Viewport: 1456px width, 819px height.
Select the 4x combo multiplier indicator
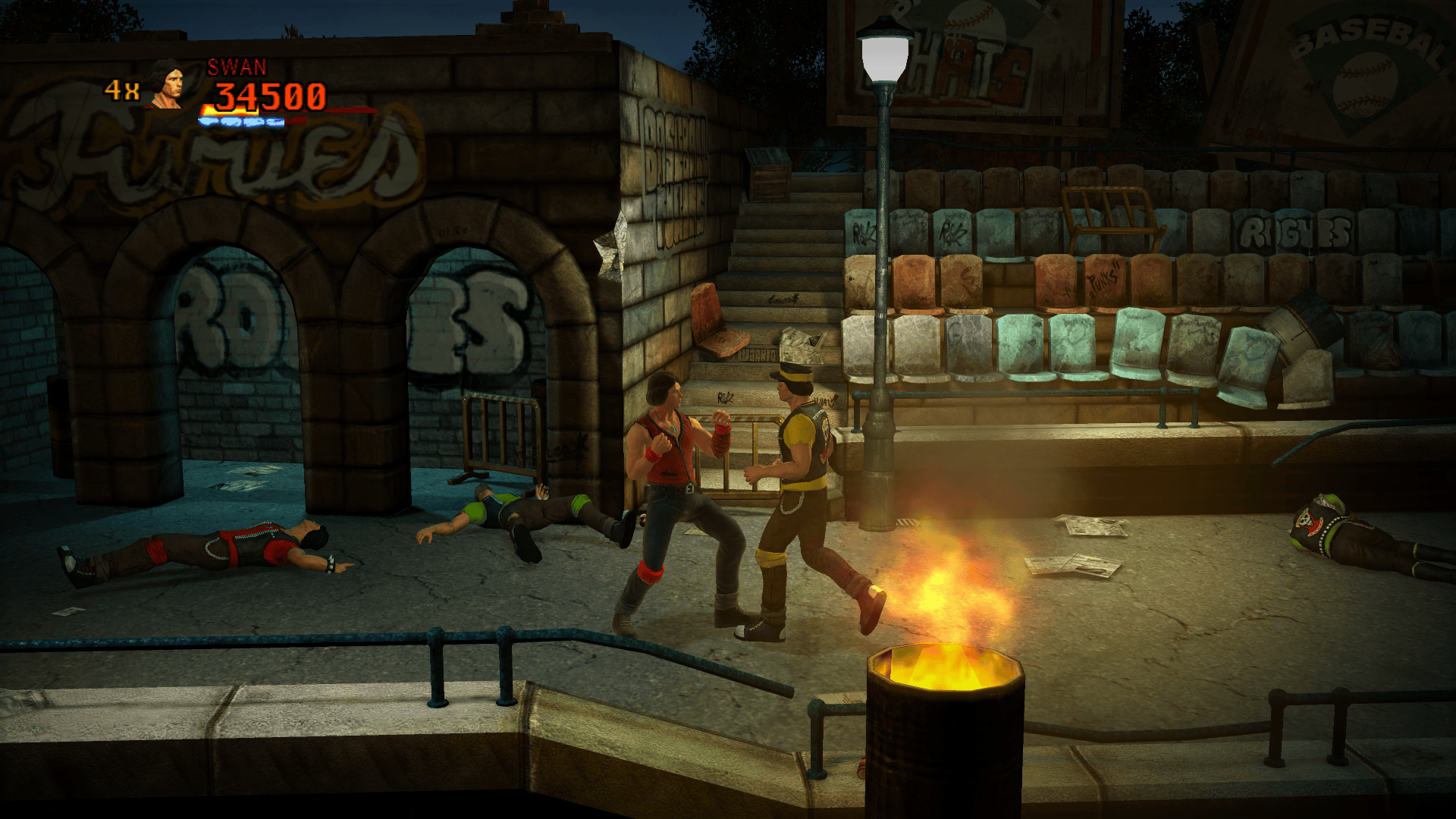[121, 89]
